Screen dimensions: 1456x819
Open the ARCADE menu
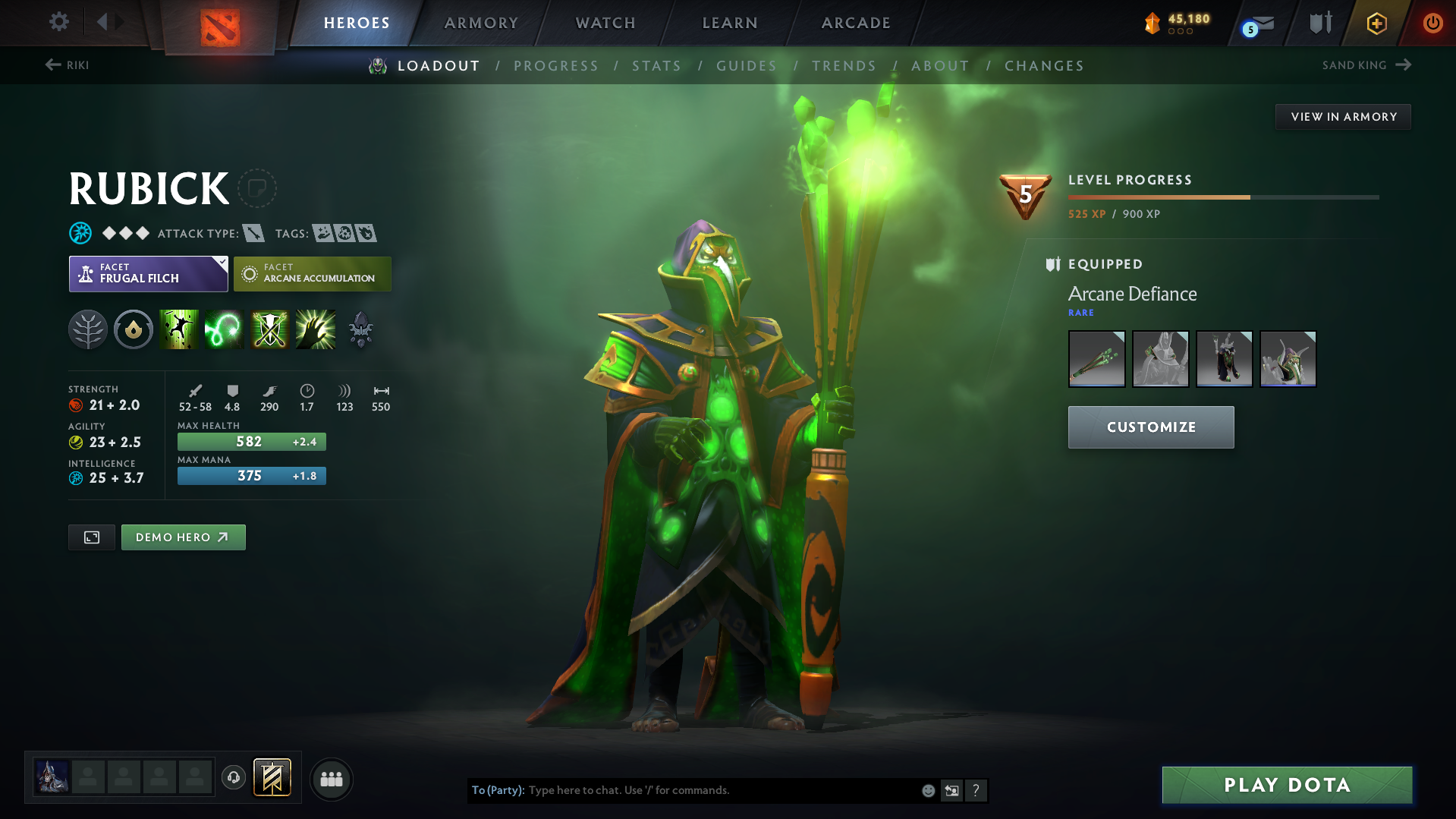(x=855, y=23)
